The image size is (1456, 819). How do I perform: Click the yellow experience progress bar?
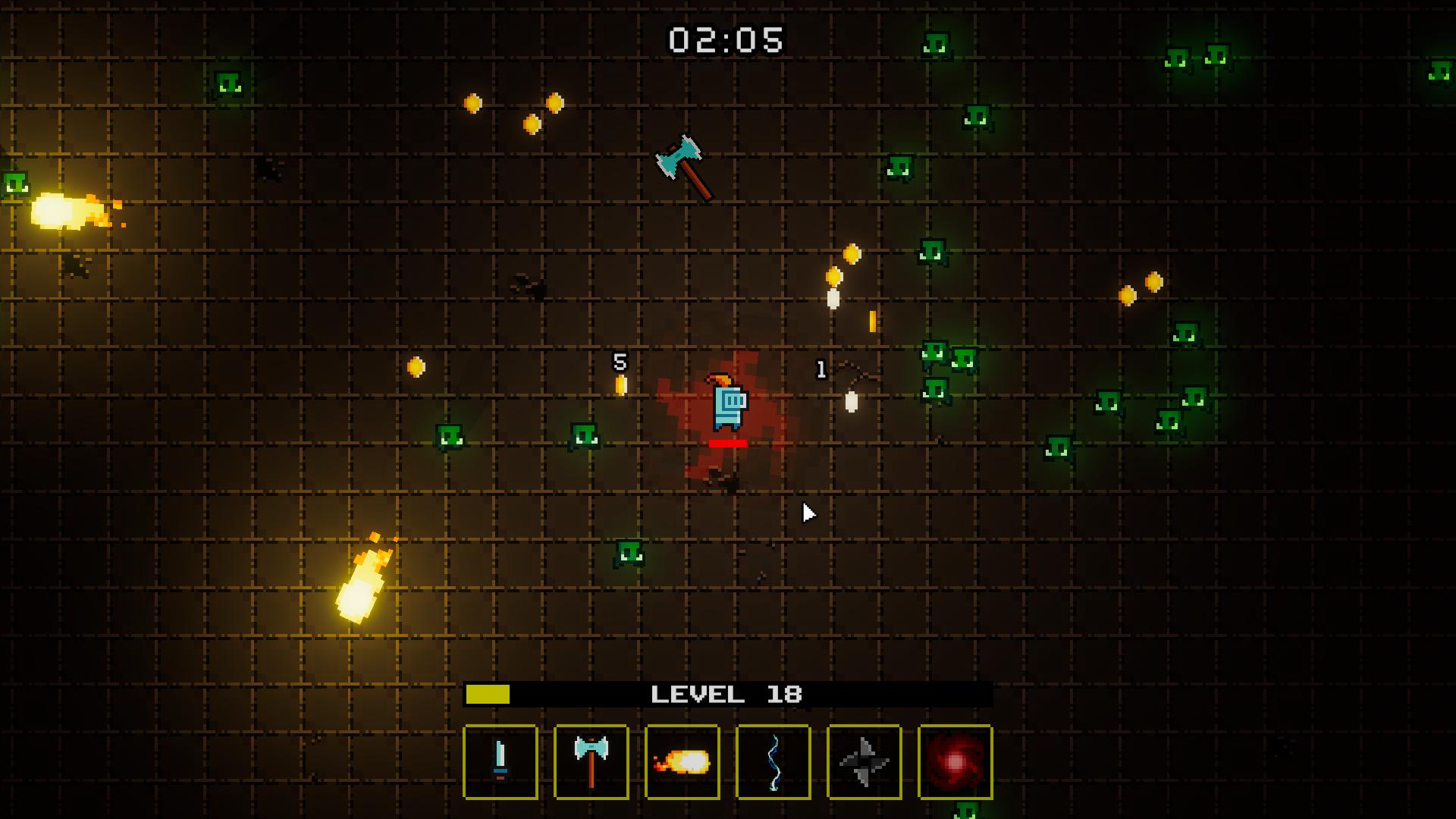(488, 692)
